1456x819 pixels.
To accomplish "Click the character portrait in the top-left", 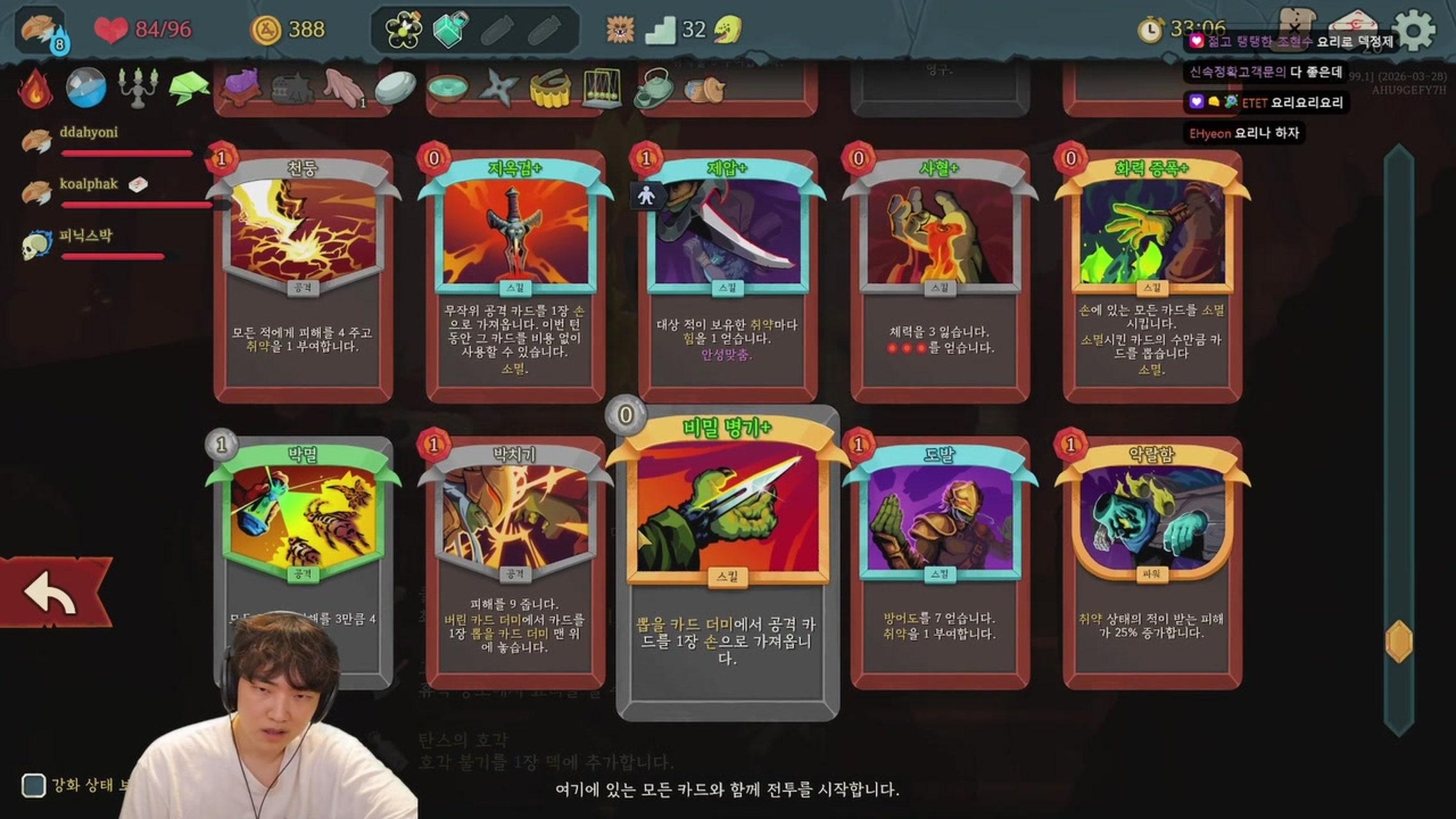I will [37, 26].
